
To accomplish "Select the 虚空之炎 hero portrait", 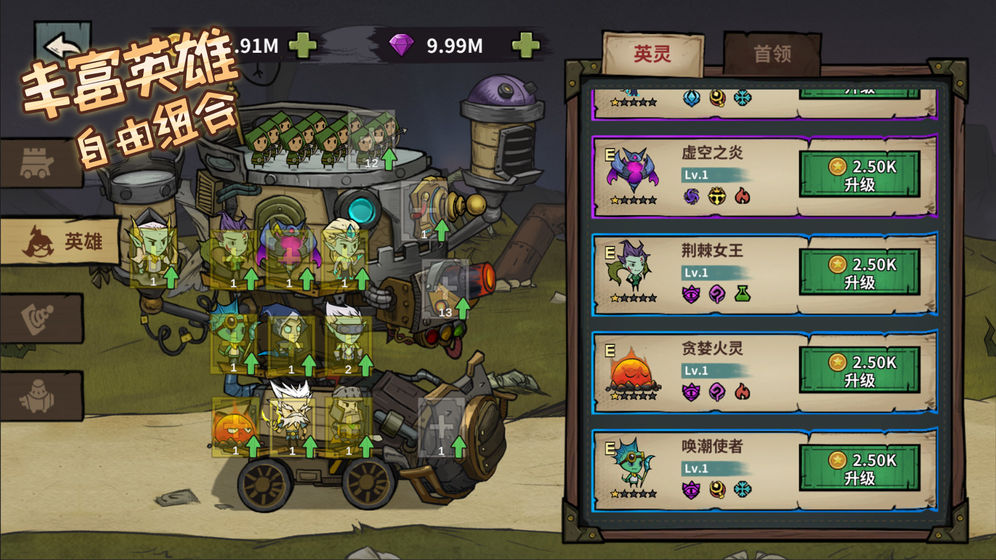I will tap(632, 175).
